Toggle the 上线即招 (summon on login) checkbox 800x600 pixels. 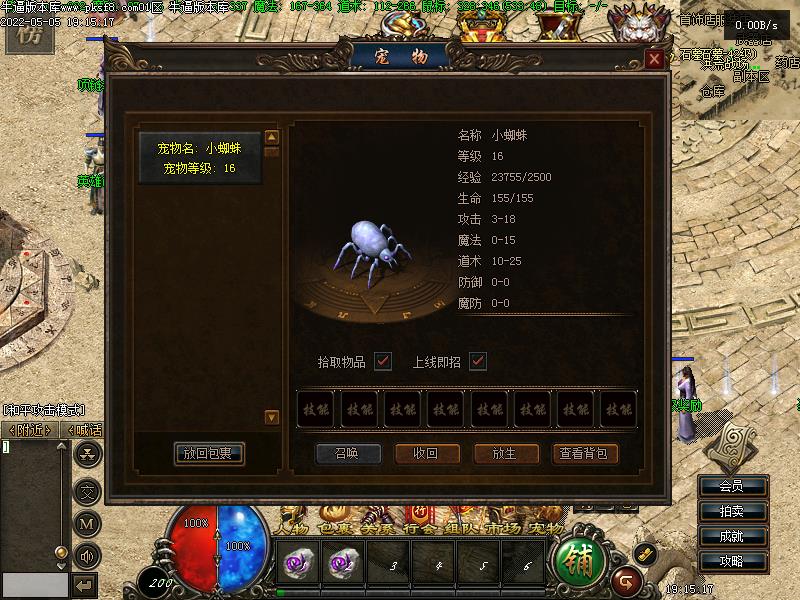pyautogui.click(x=478, y=361)
